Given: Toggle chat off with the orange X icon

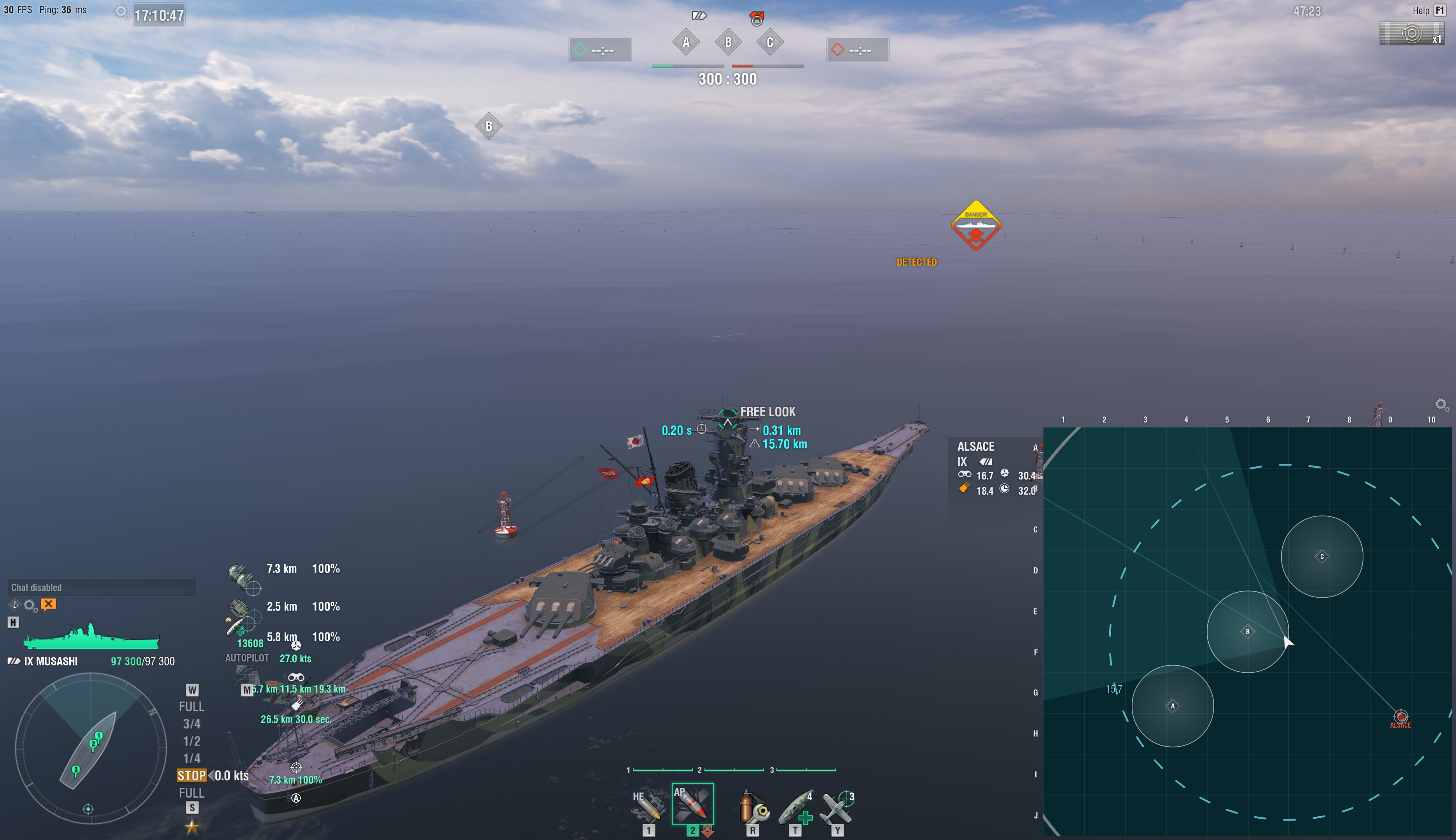Looking at the screenshot, I should (x=49, y=604).
